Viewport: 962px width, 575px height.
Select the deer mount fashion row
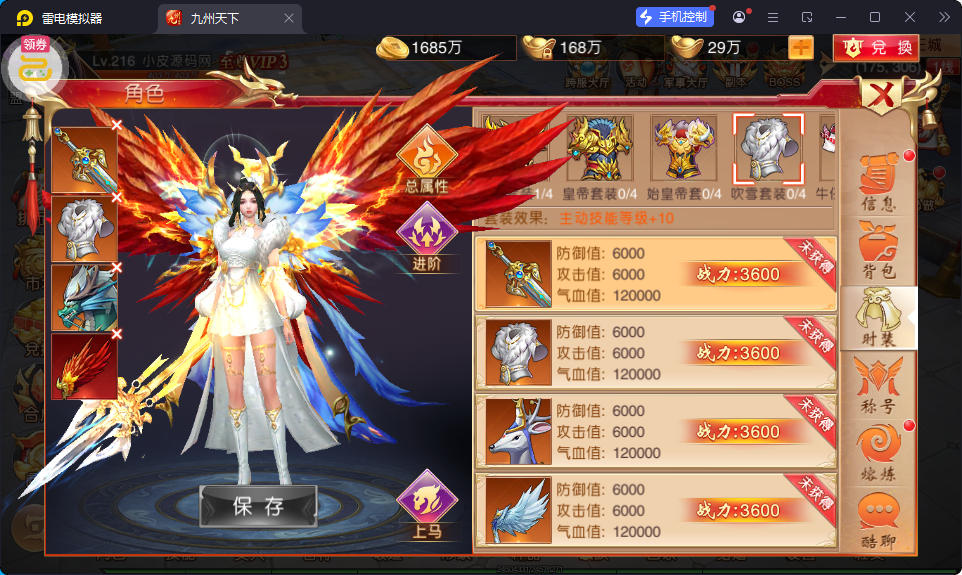654,432
